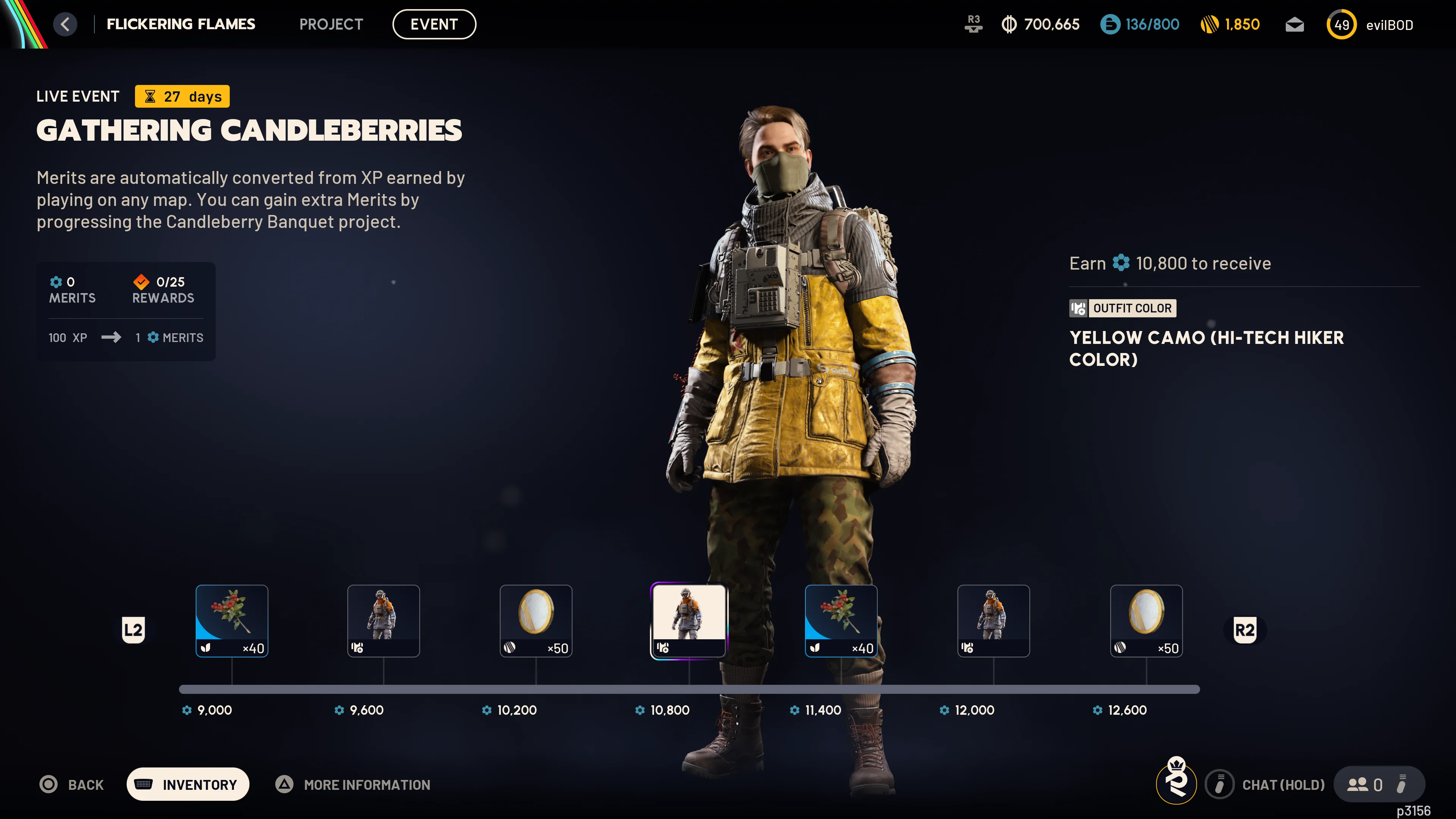Click the Merits flower icon in the stats box
The height and width of the screenshot is (819, 1456).
(56, 282)
